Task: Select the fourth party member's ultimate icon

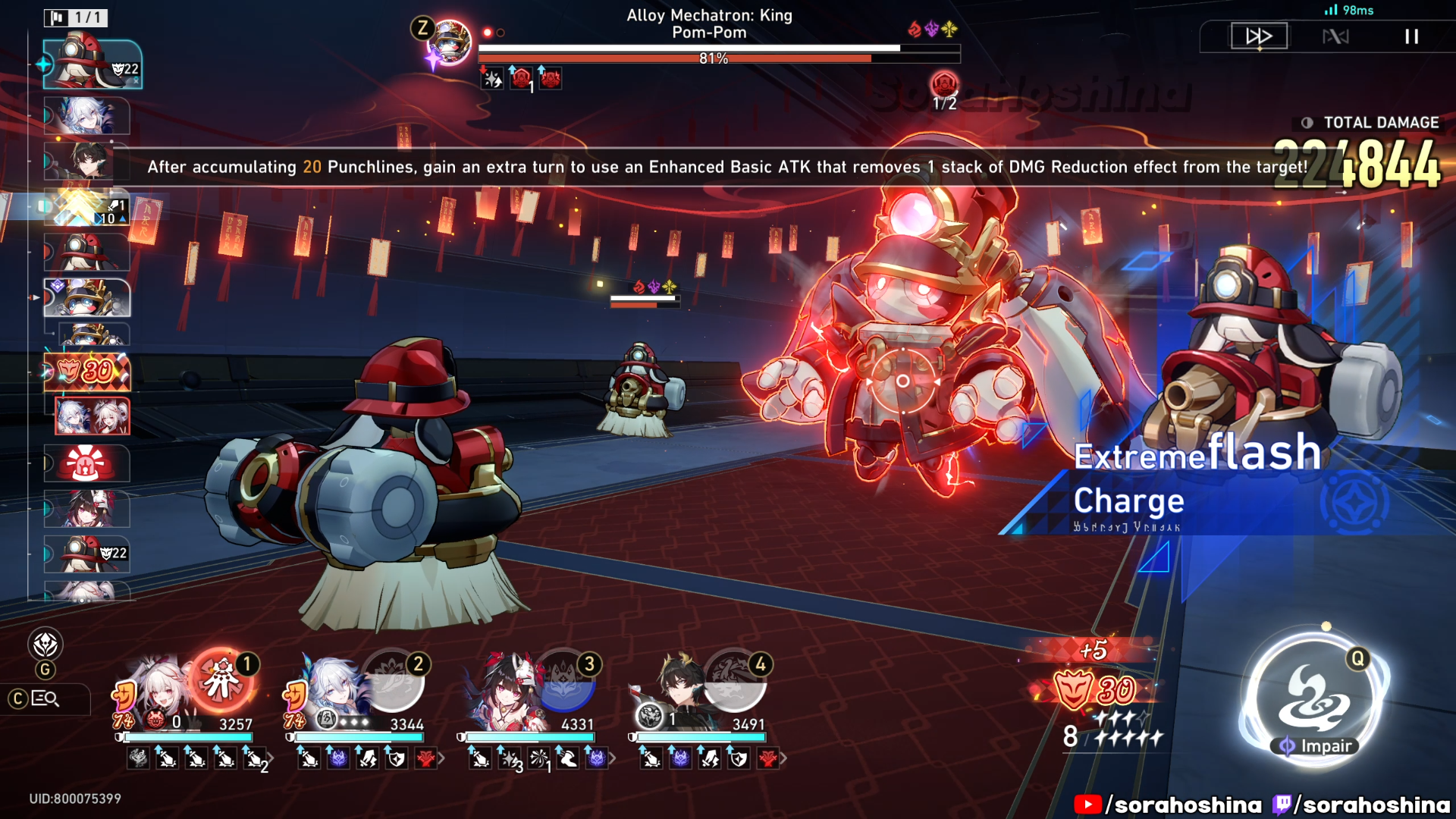Action: pyautogui.click(x=735, y=680)
